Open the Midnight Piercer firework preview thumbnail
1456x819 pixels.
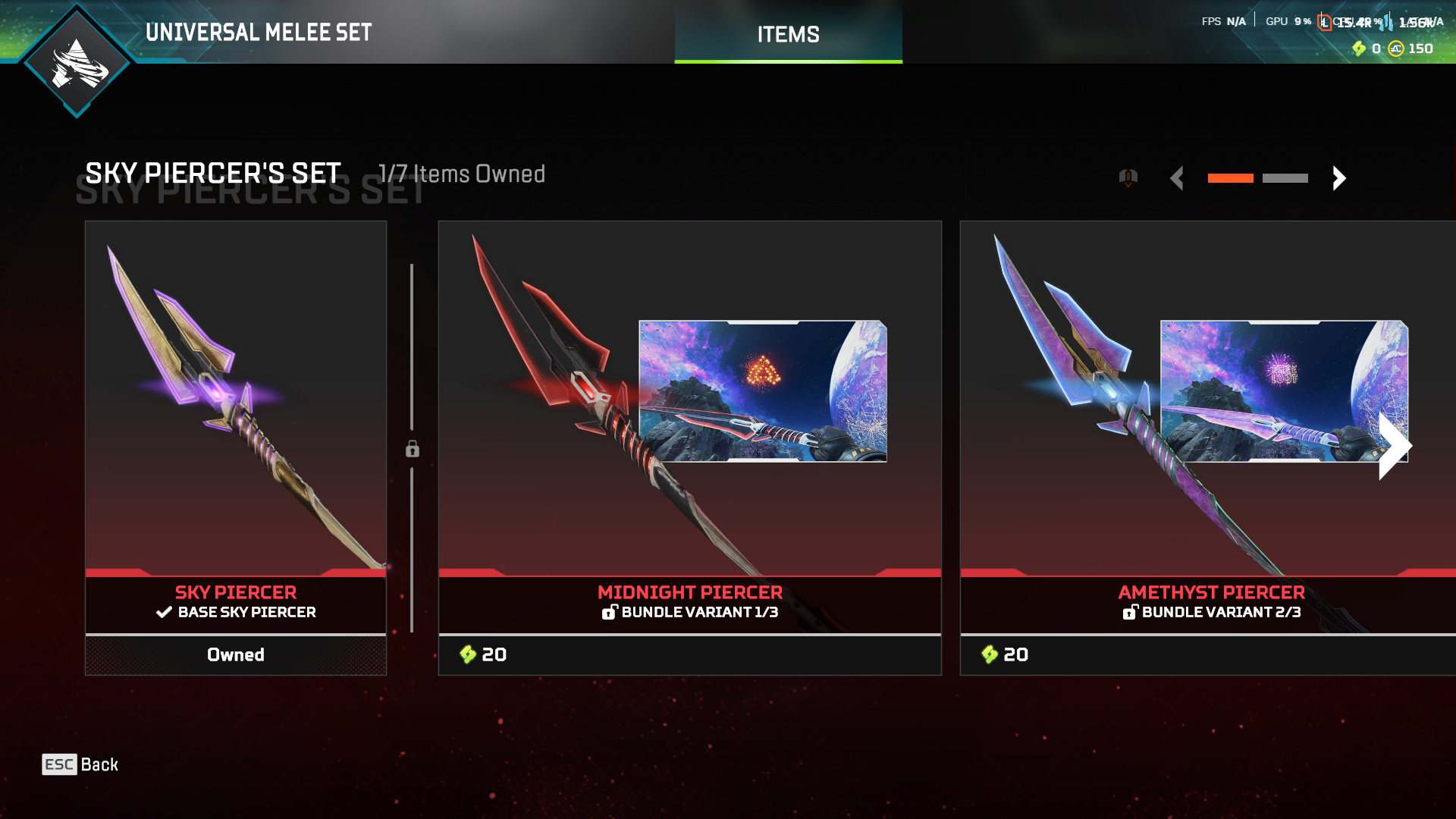pyautogui.click(x=763, y=391)
